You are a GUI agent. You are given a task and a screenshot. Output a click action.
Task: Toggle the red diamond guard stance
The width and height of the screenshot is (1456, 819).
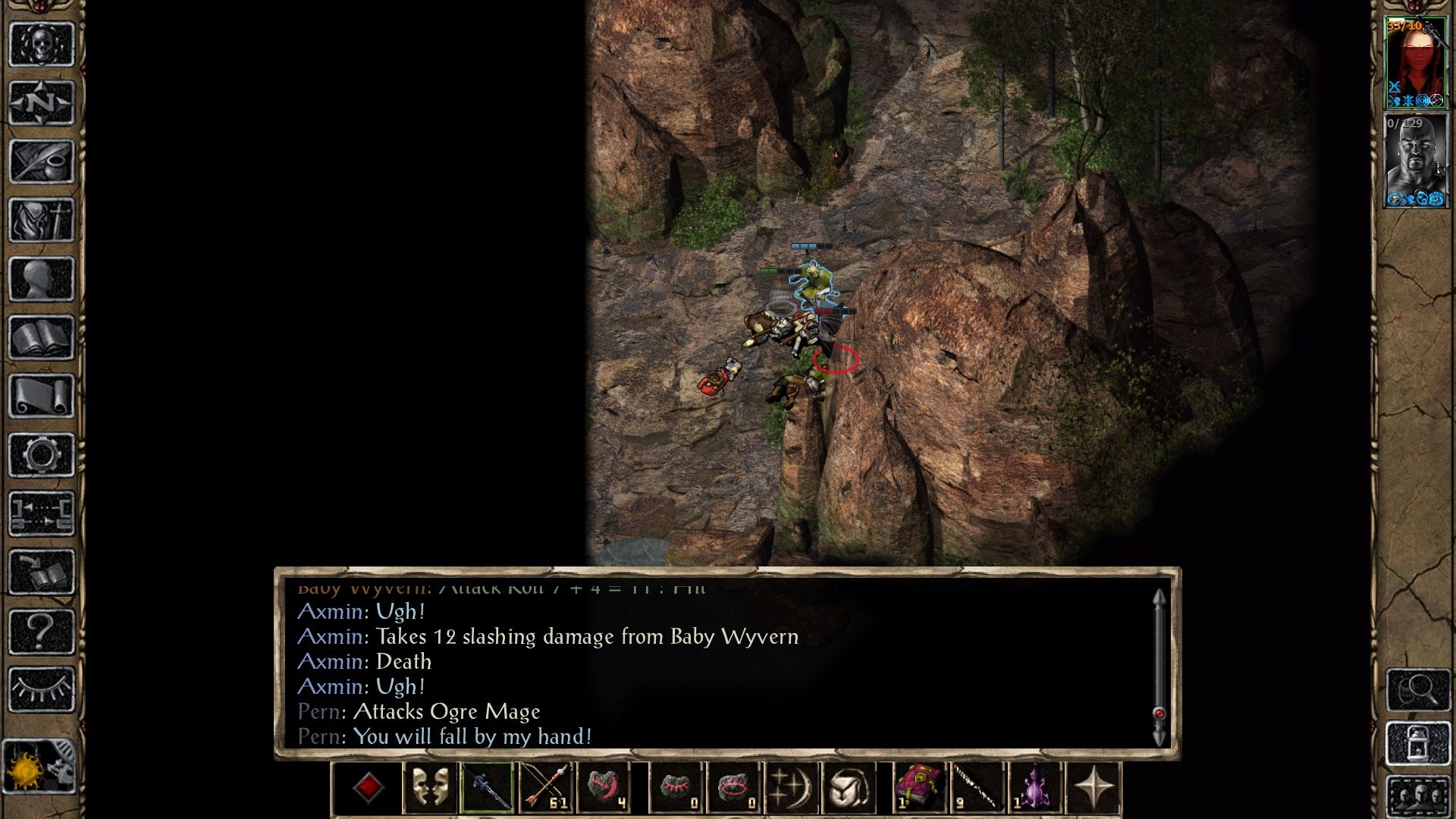[x=369, y=790]
